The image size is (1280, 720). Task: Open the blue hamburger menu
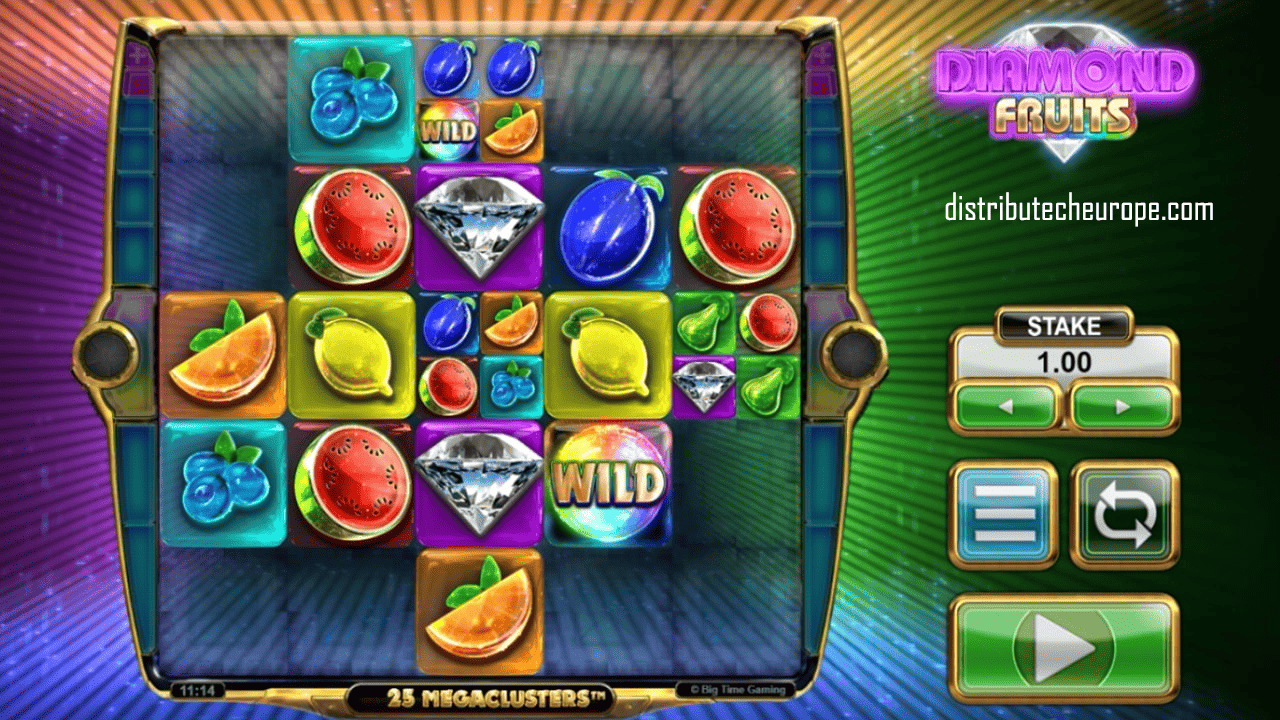pos(1003,514)
